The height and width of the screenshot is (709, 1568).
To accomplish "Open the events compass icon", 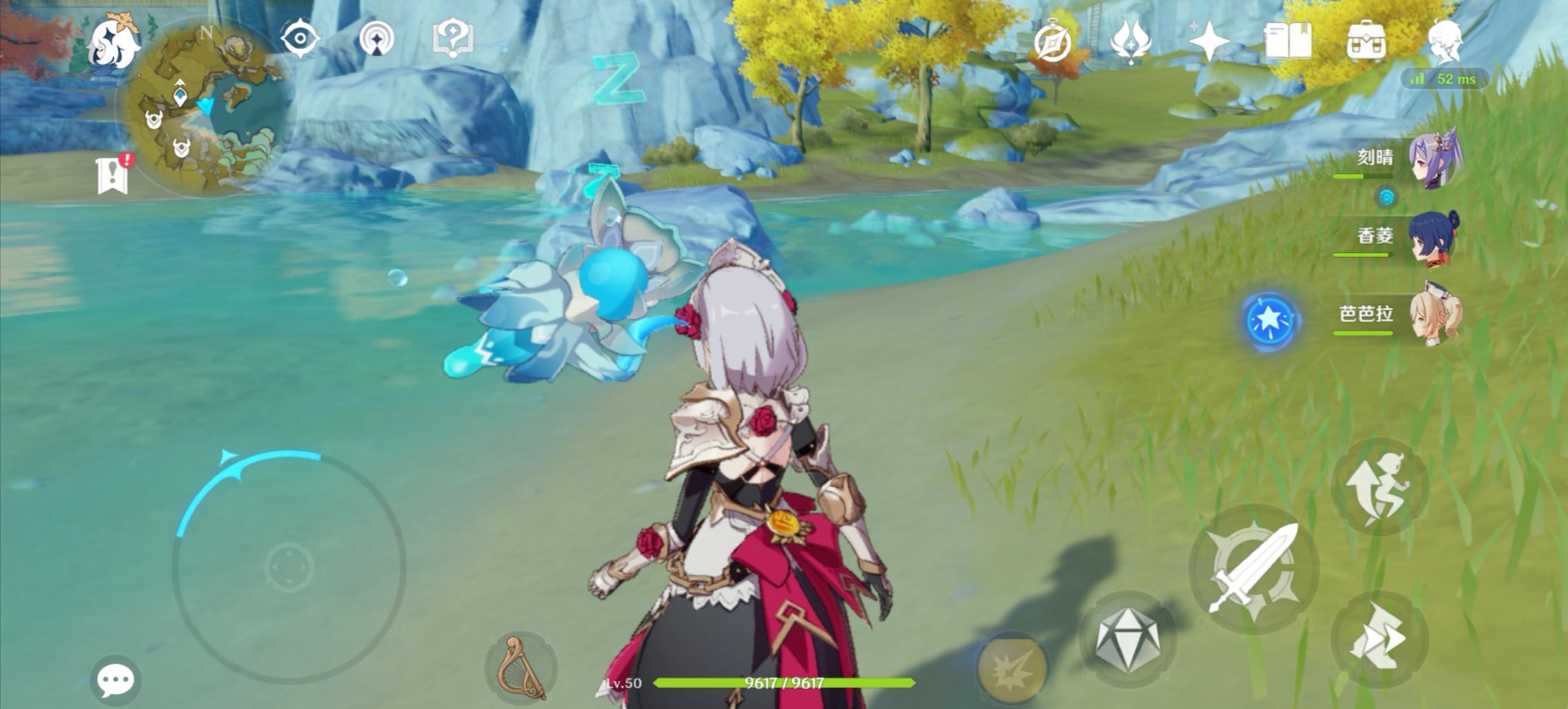I will coord(1053,43).
